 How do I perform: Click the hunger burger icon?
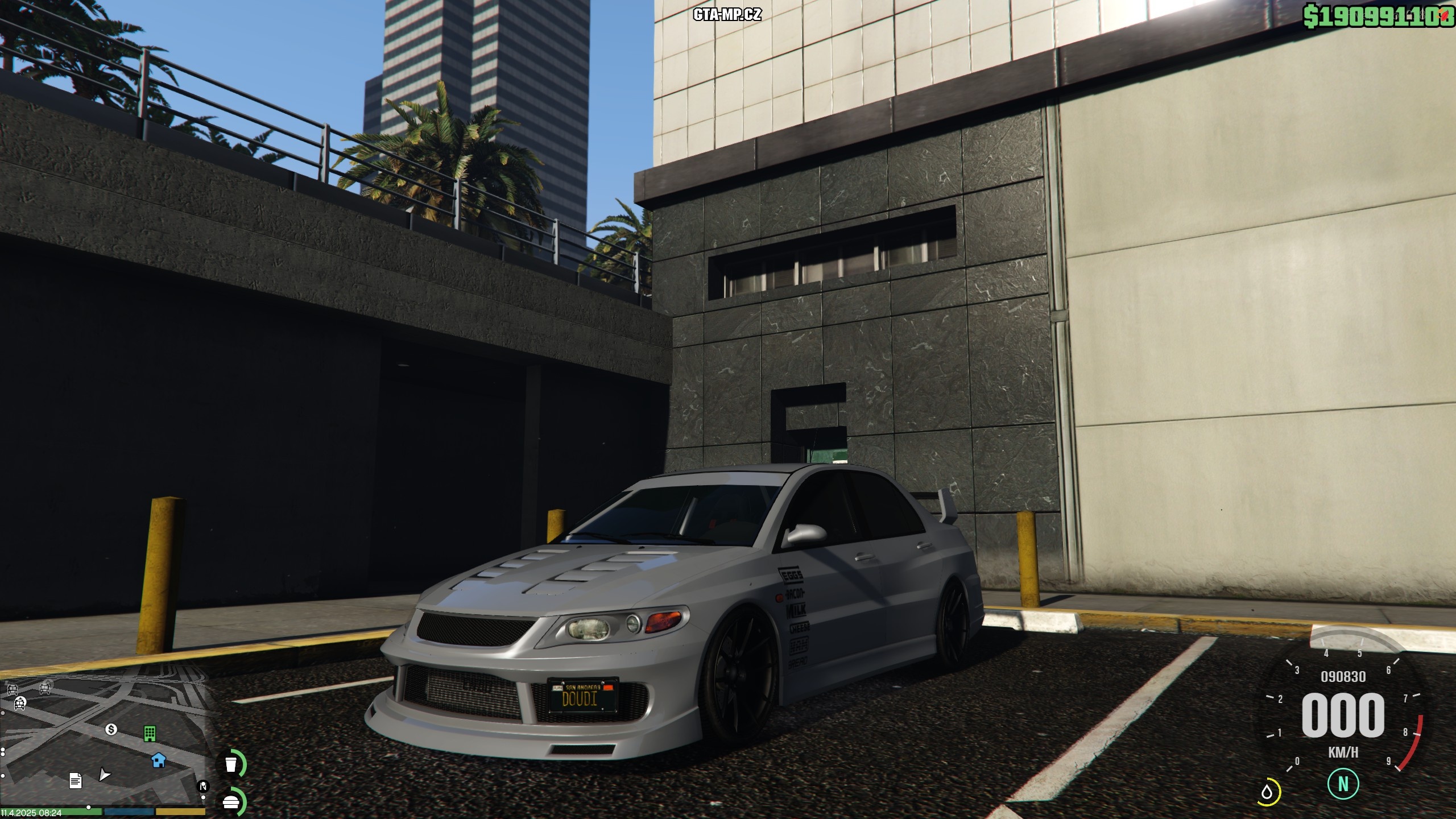pyautogui.click(x=231, y=802)
